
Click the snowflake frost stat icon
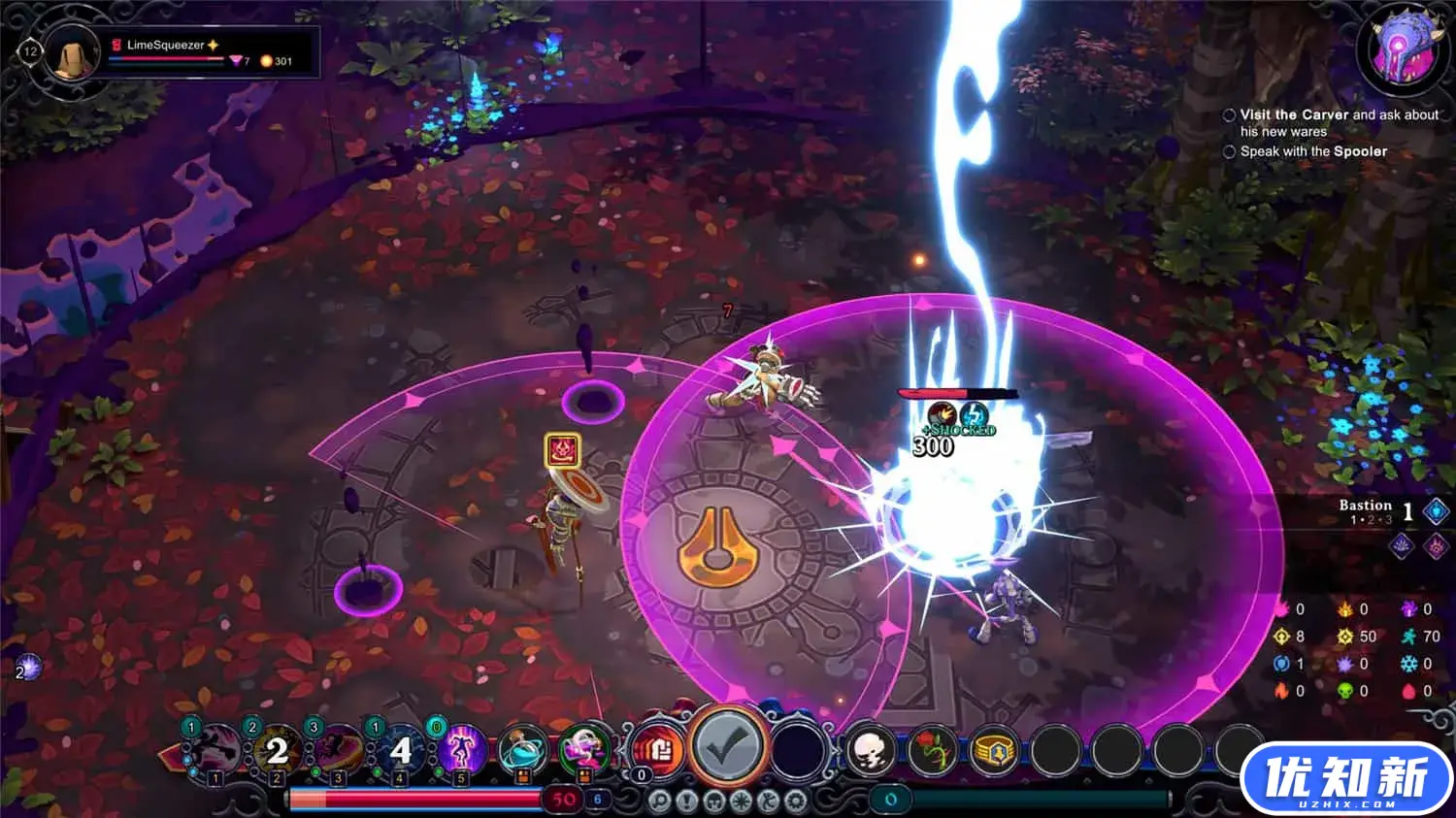(1408, 664)
